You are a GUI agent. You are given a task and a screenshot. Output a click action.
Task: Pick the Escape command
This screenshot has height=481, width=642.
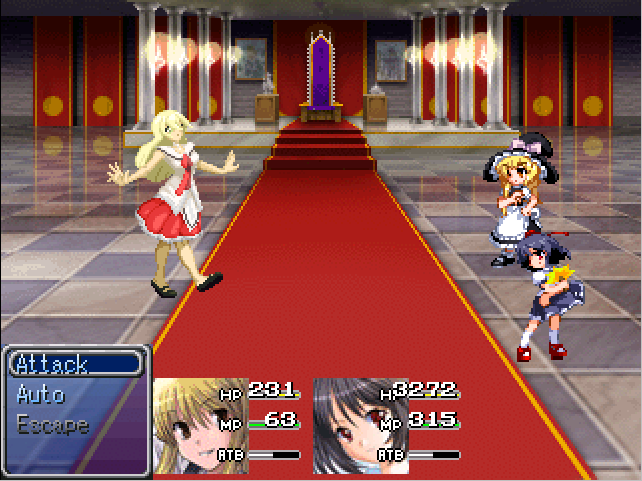pos(53,424)
